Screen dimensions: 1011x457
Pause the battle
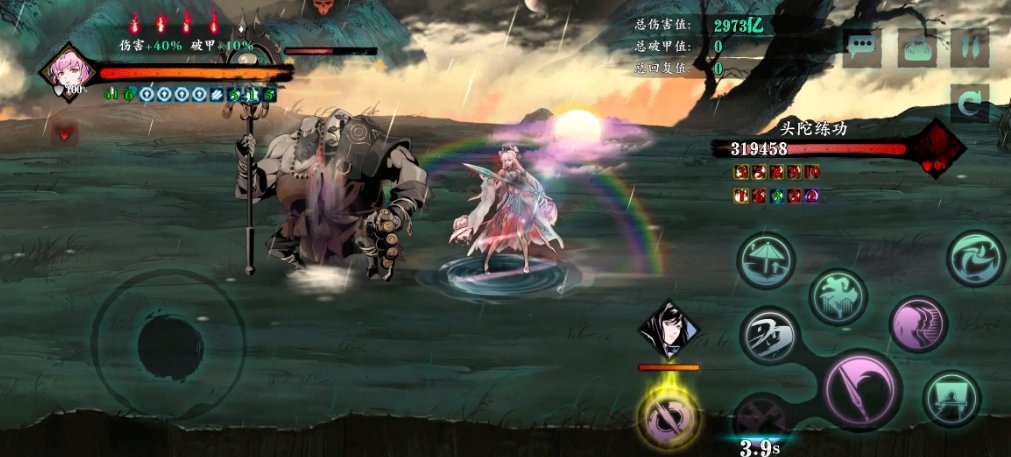point(969,47)
